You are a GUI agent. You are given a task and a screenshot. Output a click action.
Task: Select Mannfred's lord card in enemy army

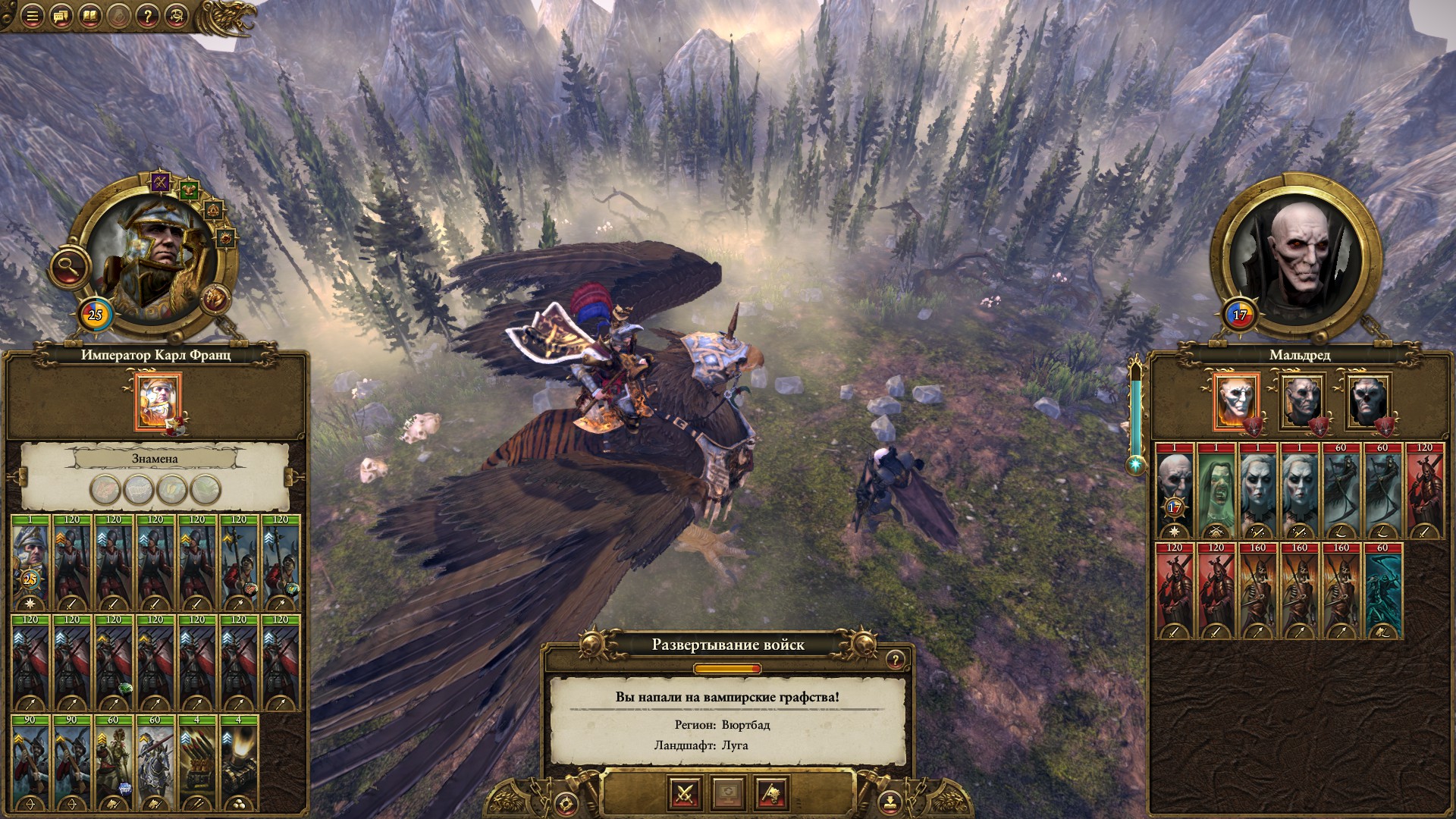pos(1236,400)
